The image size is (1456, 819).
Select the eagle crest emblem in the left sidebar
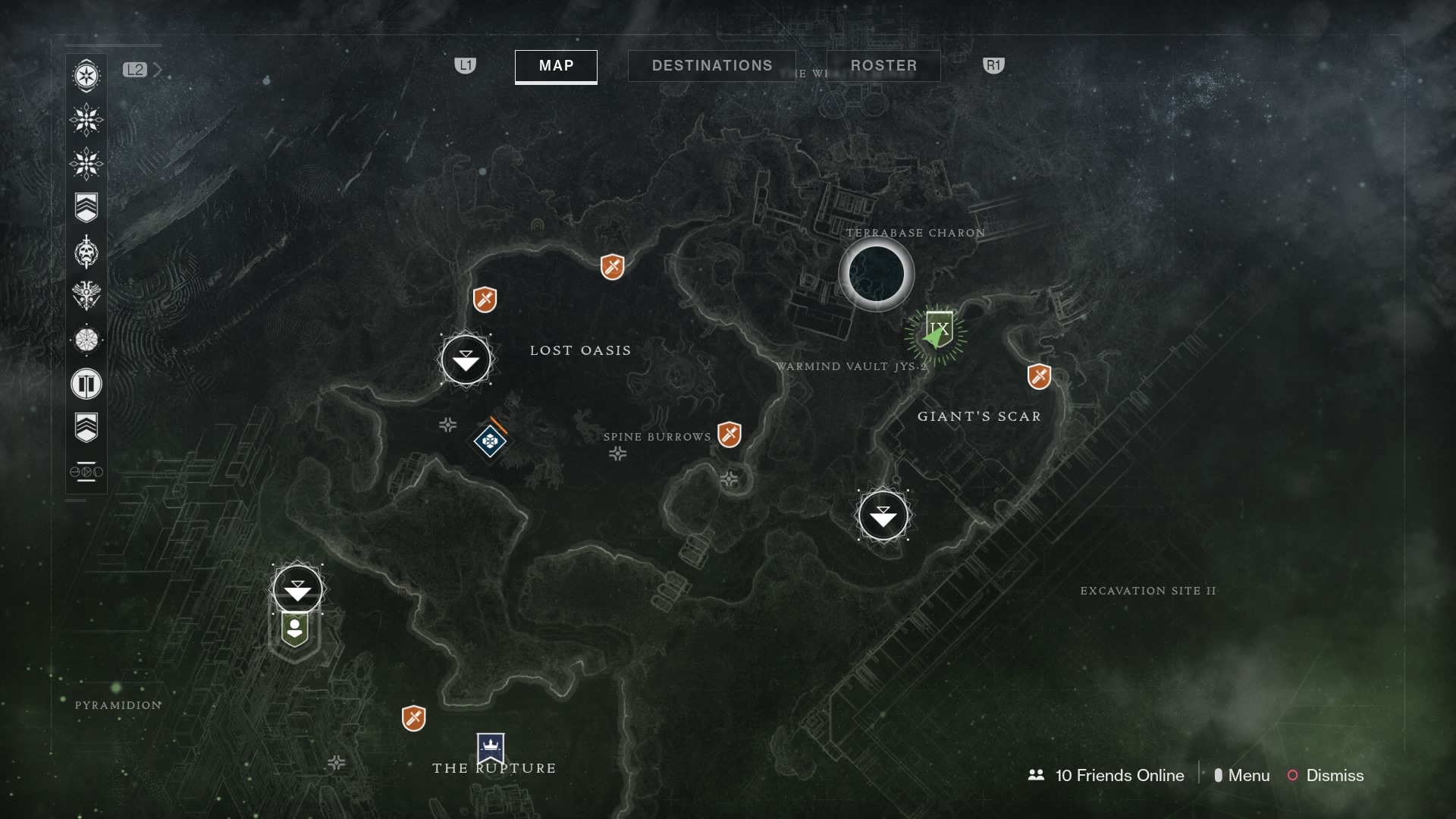click(87, 297)
